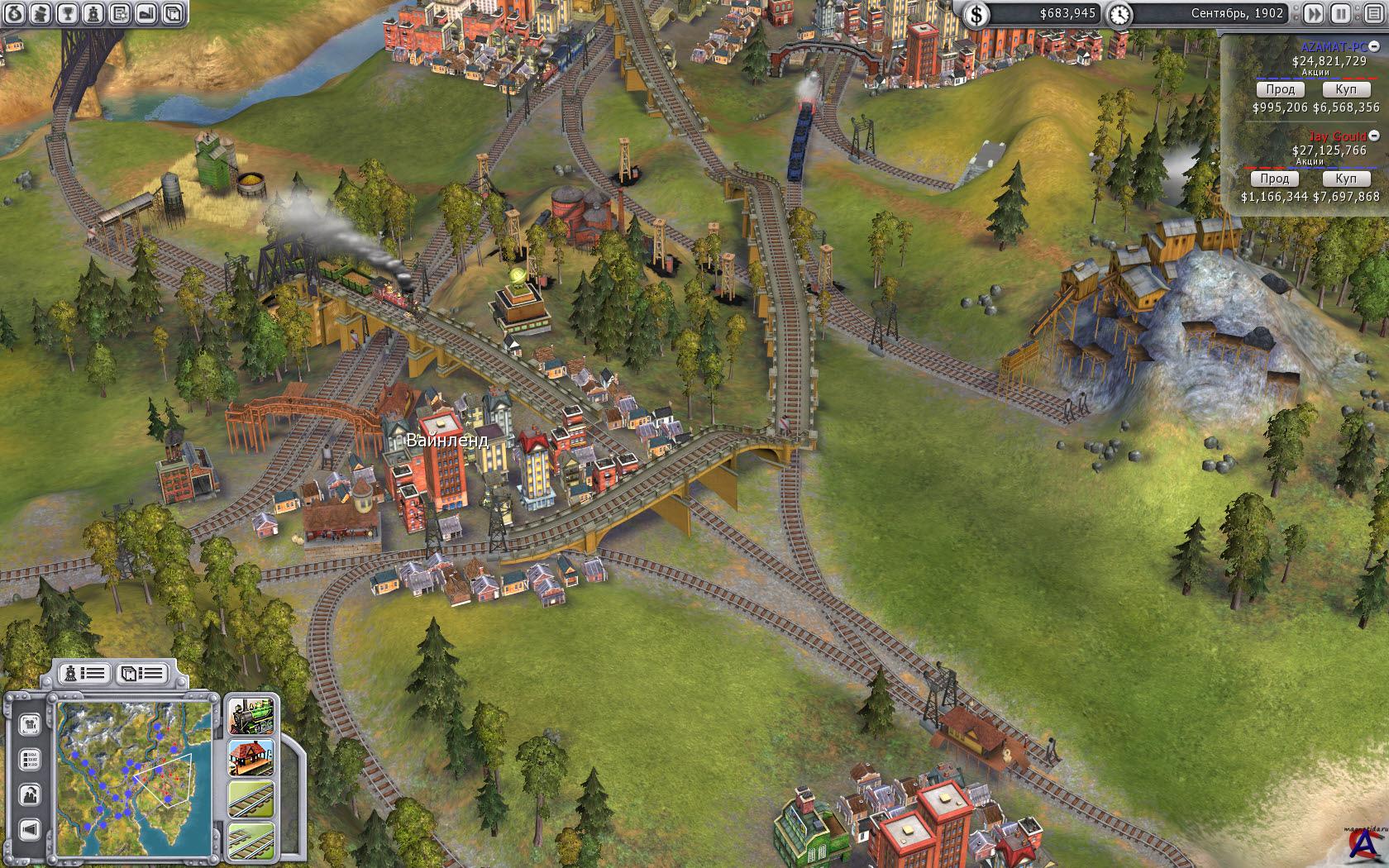
Task: Open the factory industries report
Action: tap(146, 13)
